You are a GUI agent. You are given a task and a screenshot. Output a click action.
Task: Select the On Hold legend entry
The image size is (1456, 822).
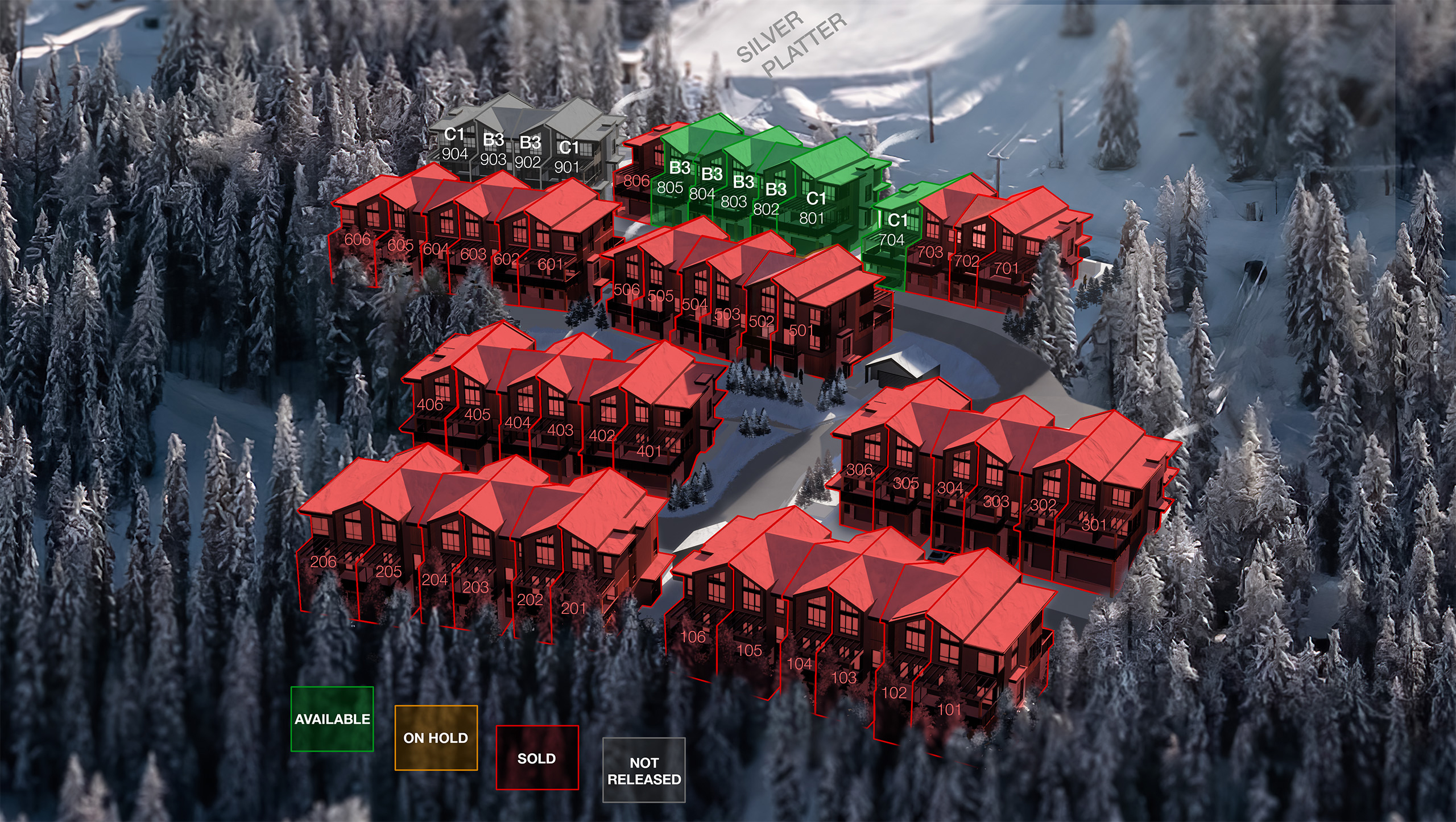click(436, 738)
